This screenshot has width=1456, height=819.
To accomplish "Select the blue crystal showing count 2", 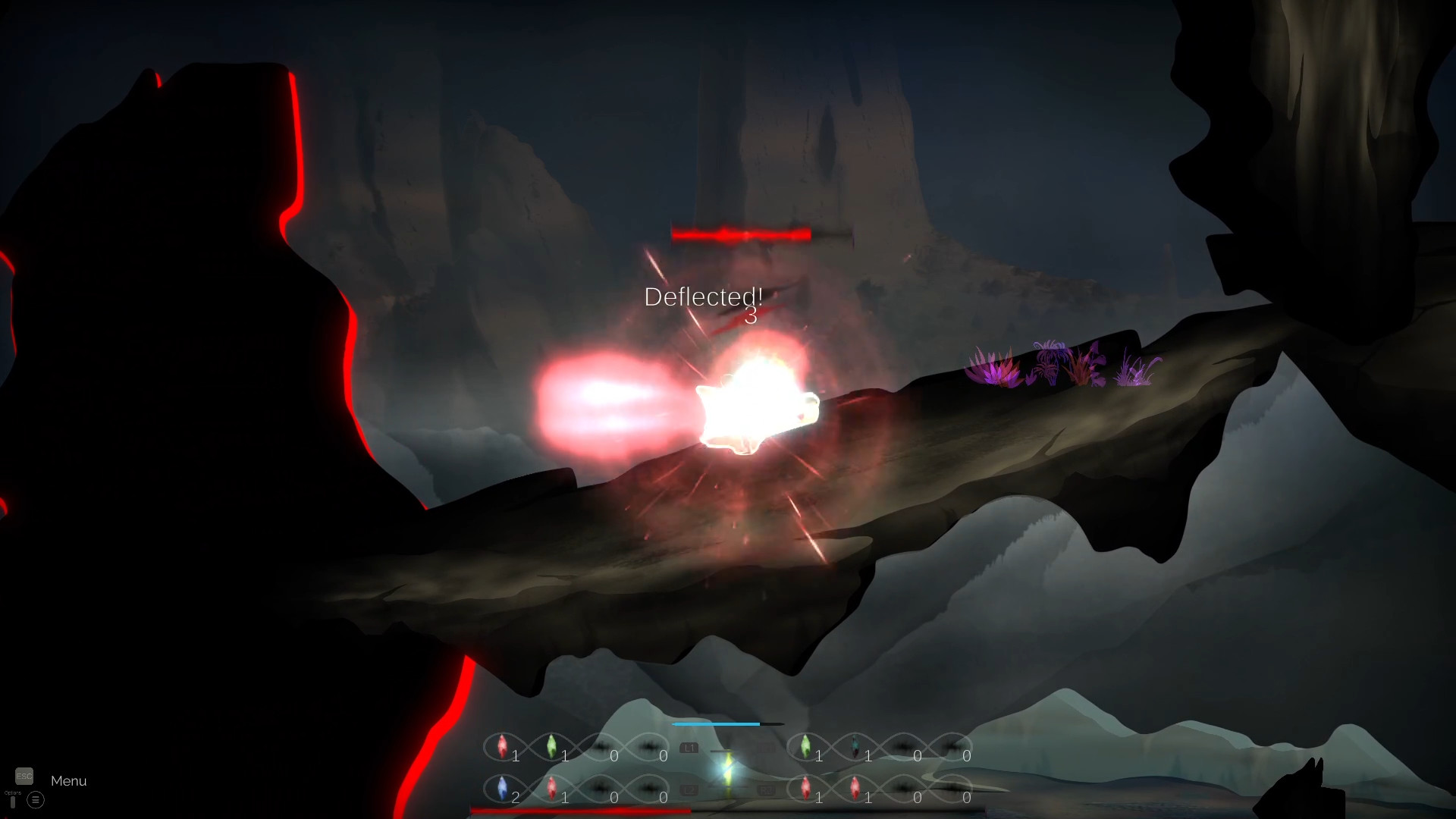I will pyautogui.click(x=502, y=787).
